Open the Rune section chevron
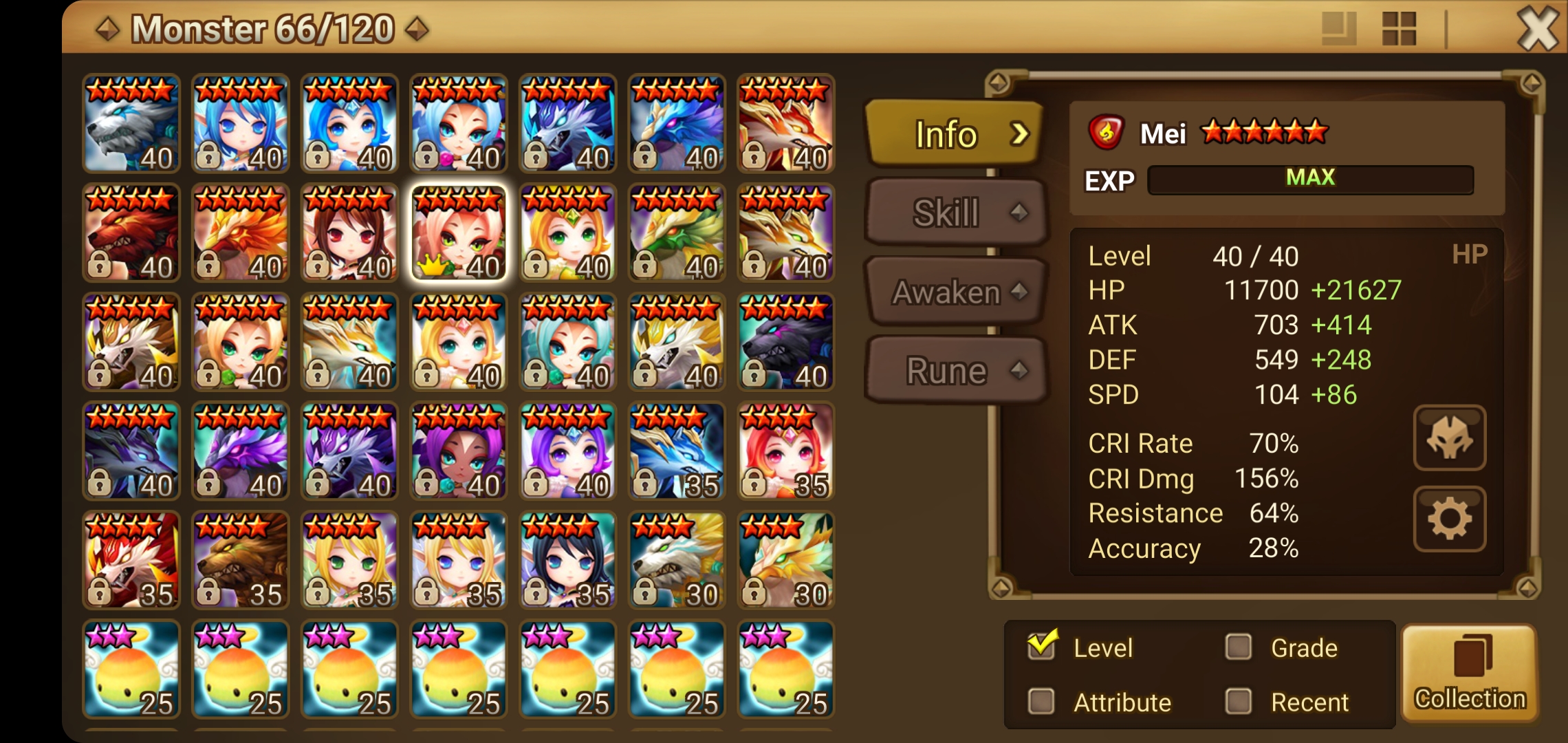1568x743 pixels. (x=1019, y=371)
